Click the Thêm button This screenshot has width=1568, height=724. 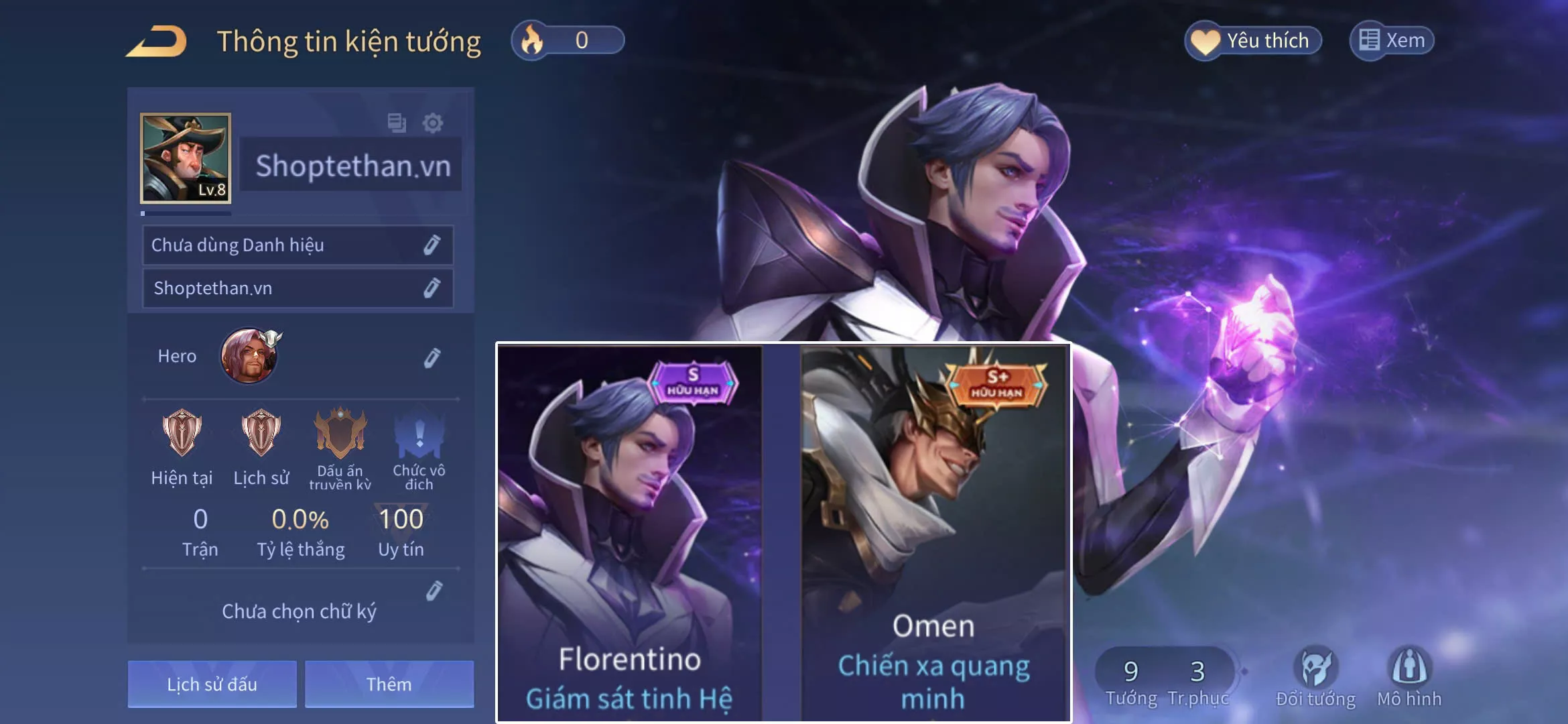pos(389,684)
